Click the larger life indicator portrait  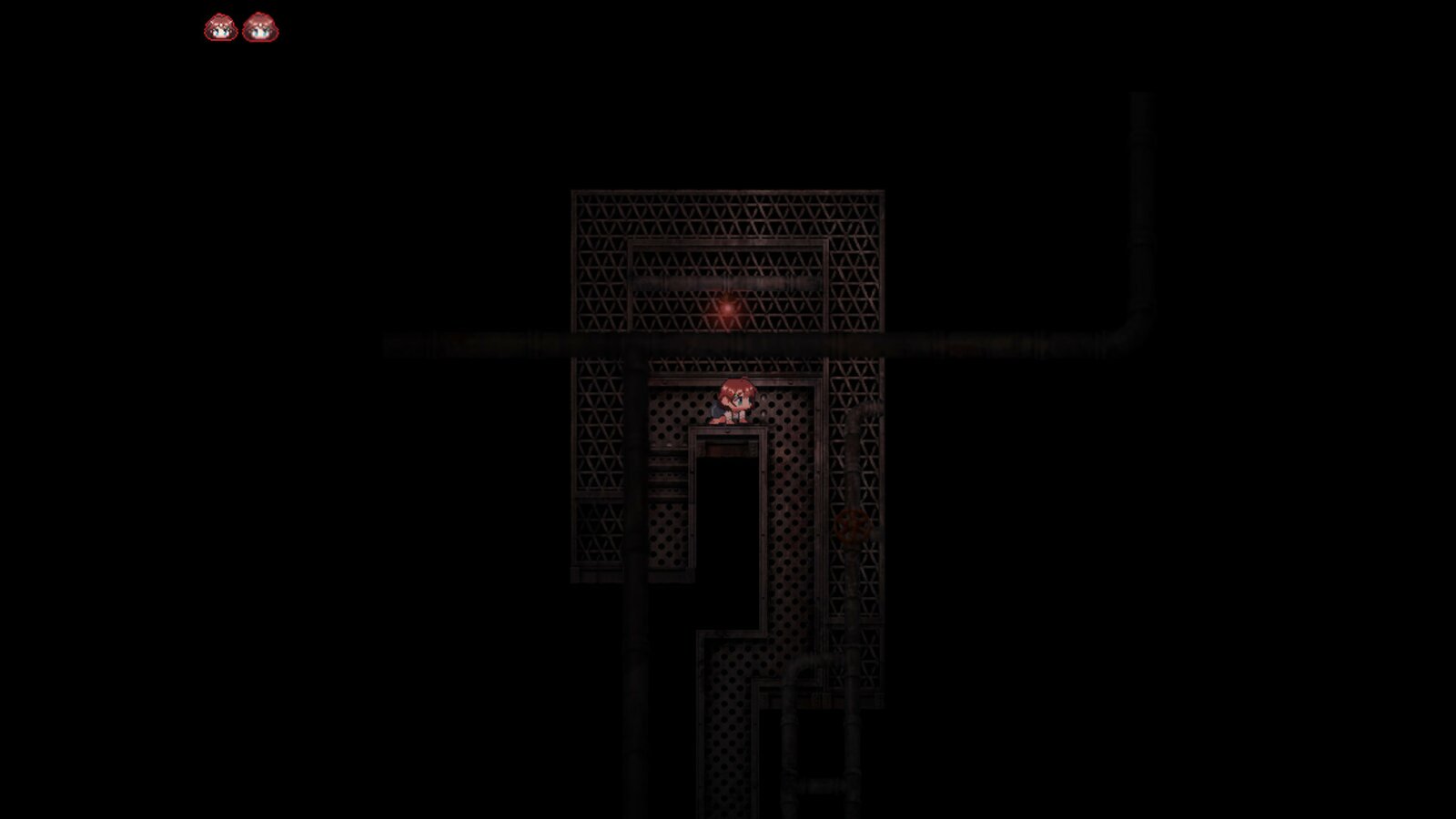click(262, 26)
